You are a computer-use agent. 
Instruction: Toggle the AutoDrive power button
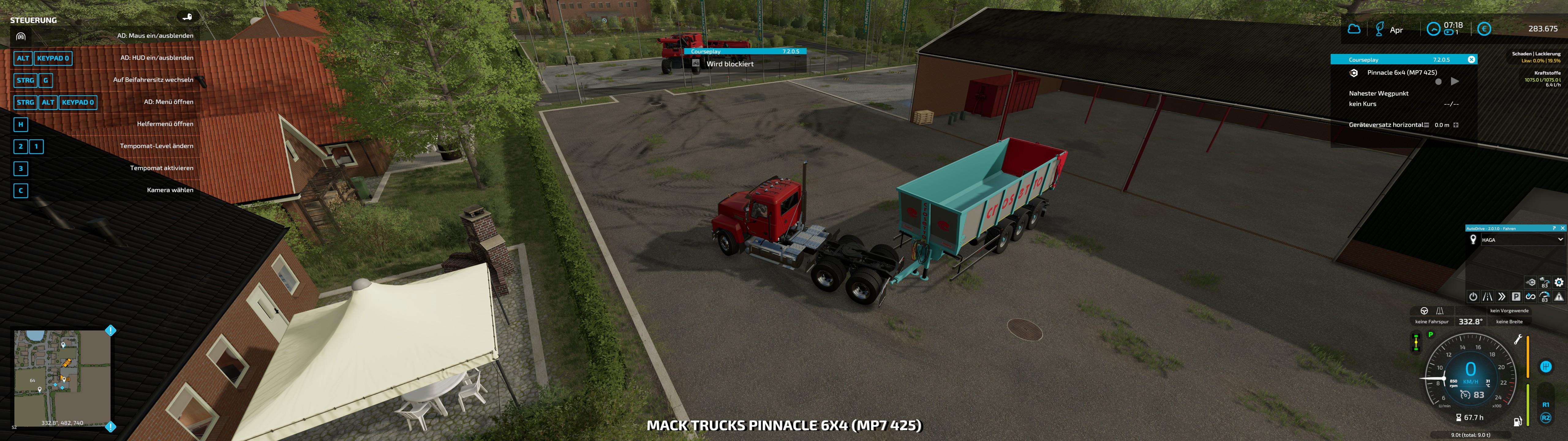pos(1473,297)
